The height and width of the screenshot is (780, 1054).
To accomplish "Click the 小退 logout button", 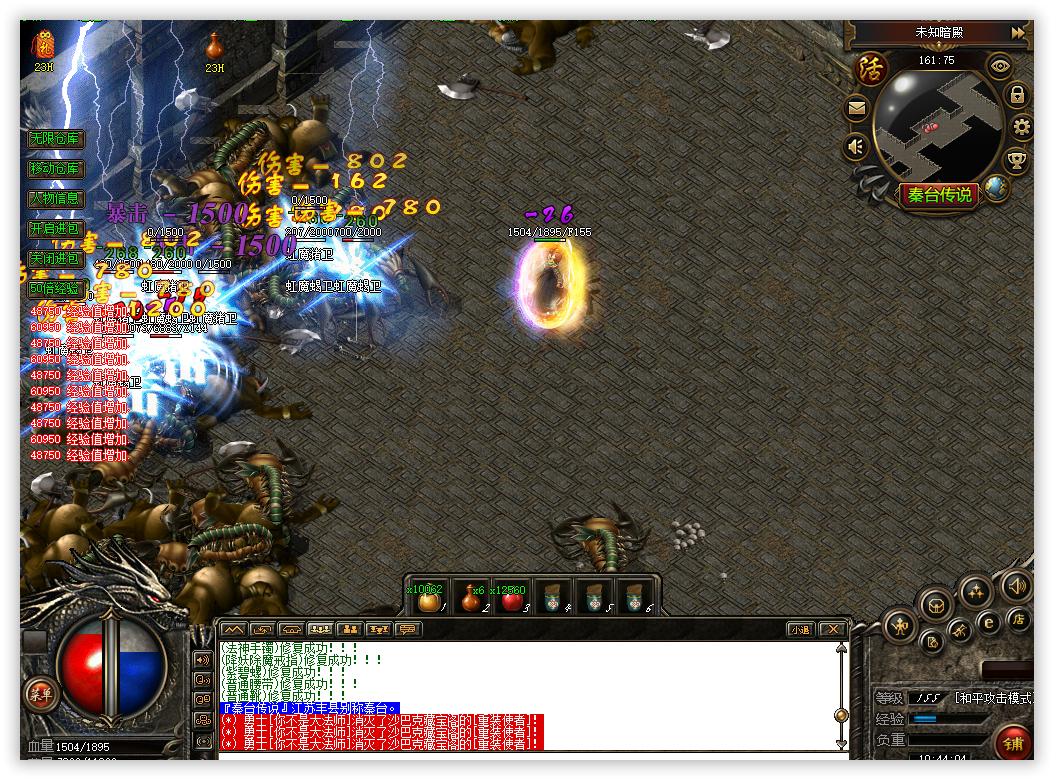I will click(800, 629).
